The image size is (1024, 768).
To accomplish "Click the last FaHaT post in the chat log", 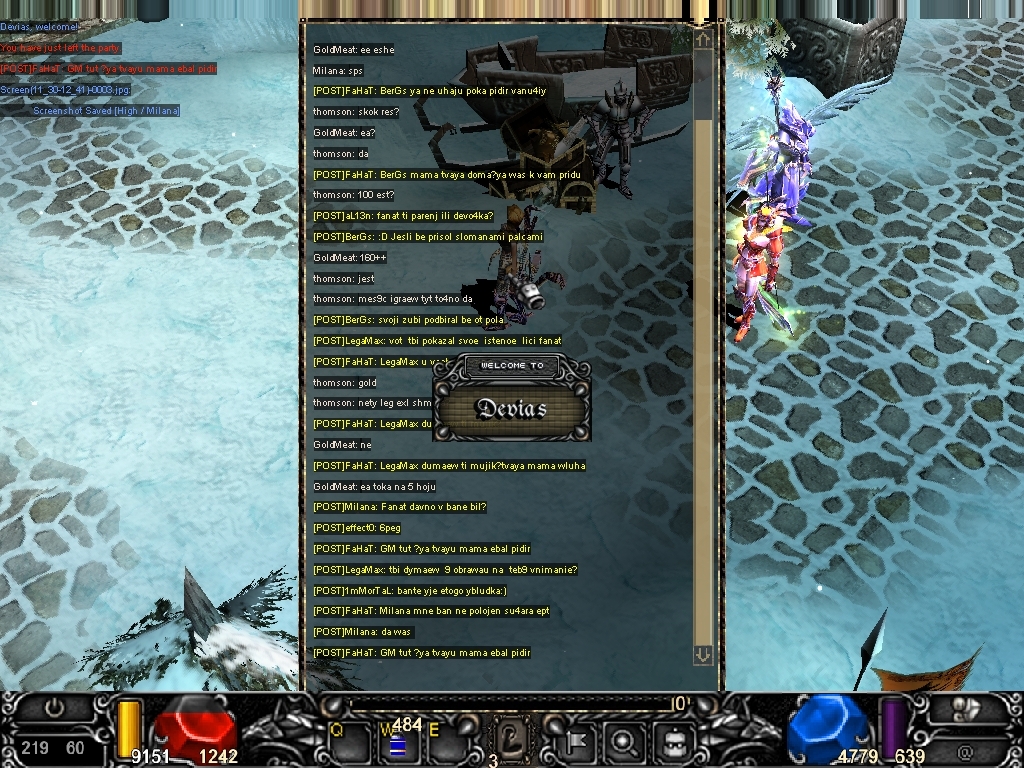I will tap(421, 653).
